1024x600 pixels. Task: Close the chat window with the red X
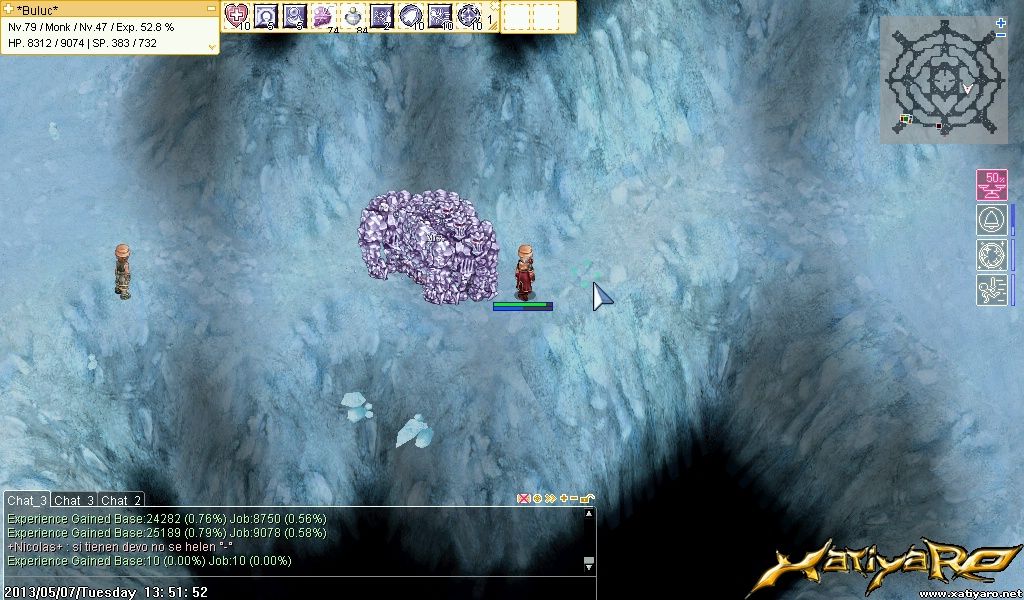click(523, 498)
